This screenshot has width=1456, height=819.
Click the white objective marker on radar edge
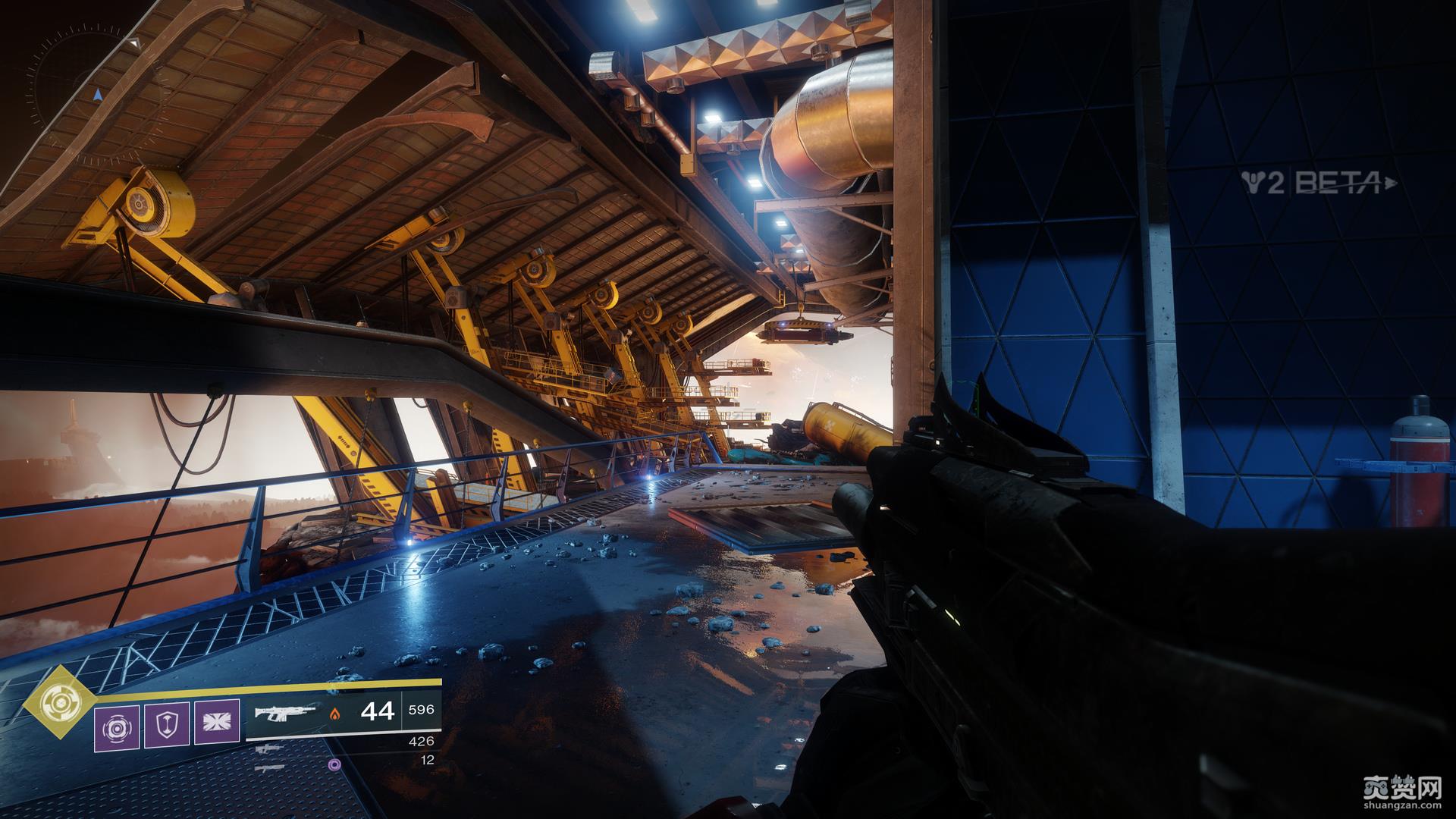pyautogui.click(x=133, y=43)
